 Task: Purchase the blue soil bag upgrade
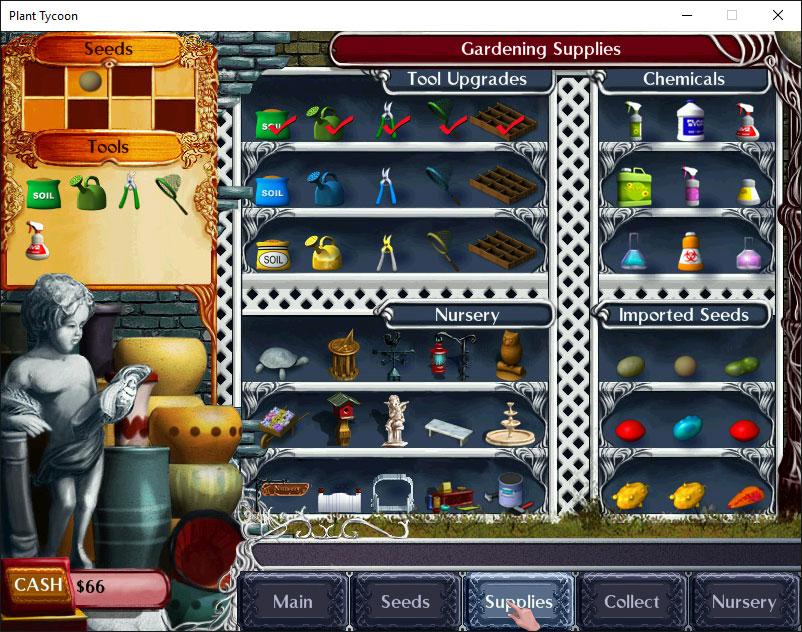[x=271, y=187]
